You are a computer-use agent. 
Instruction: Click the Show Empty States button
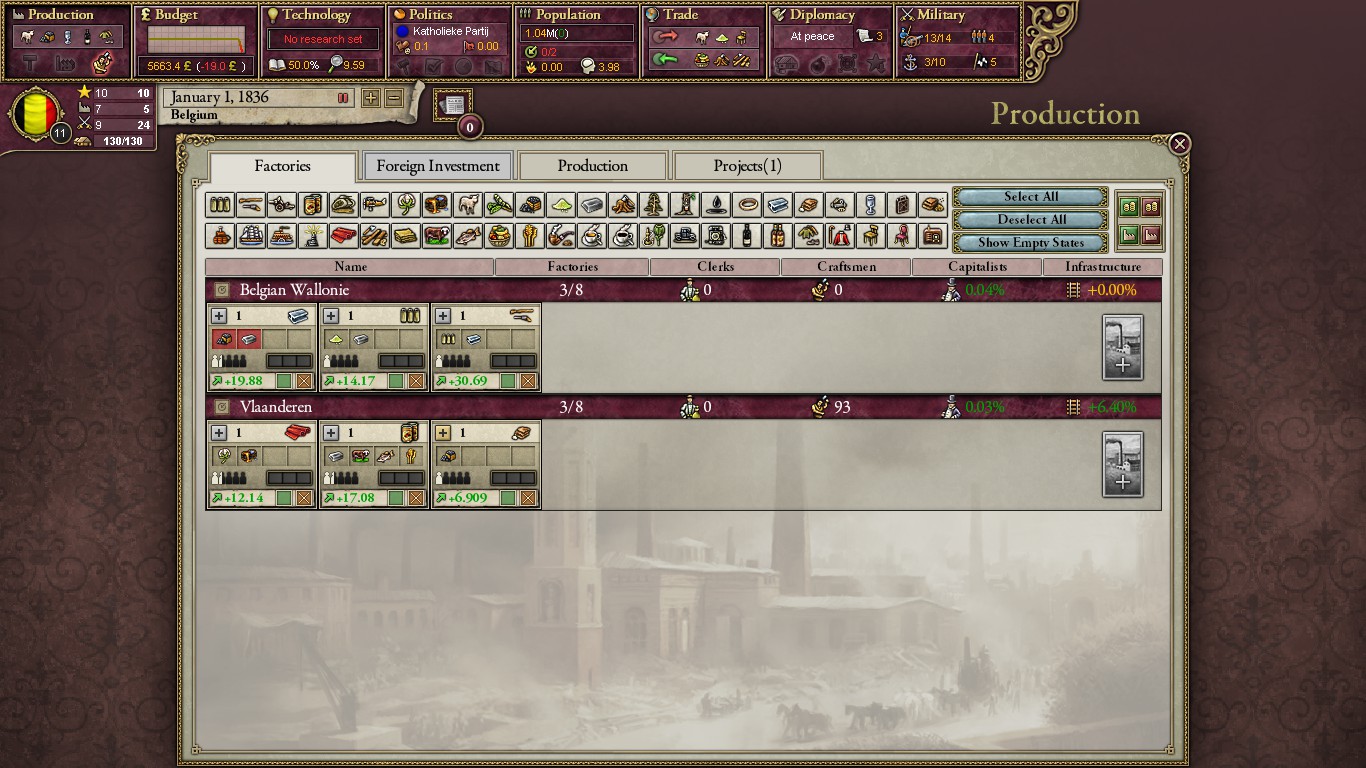[x=1030, y=242]
